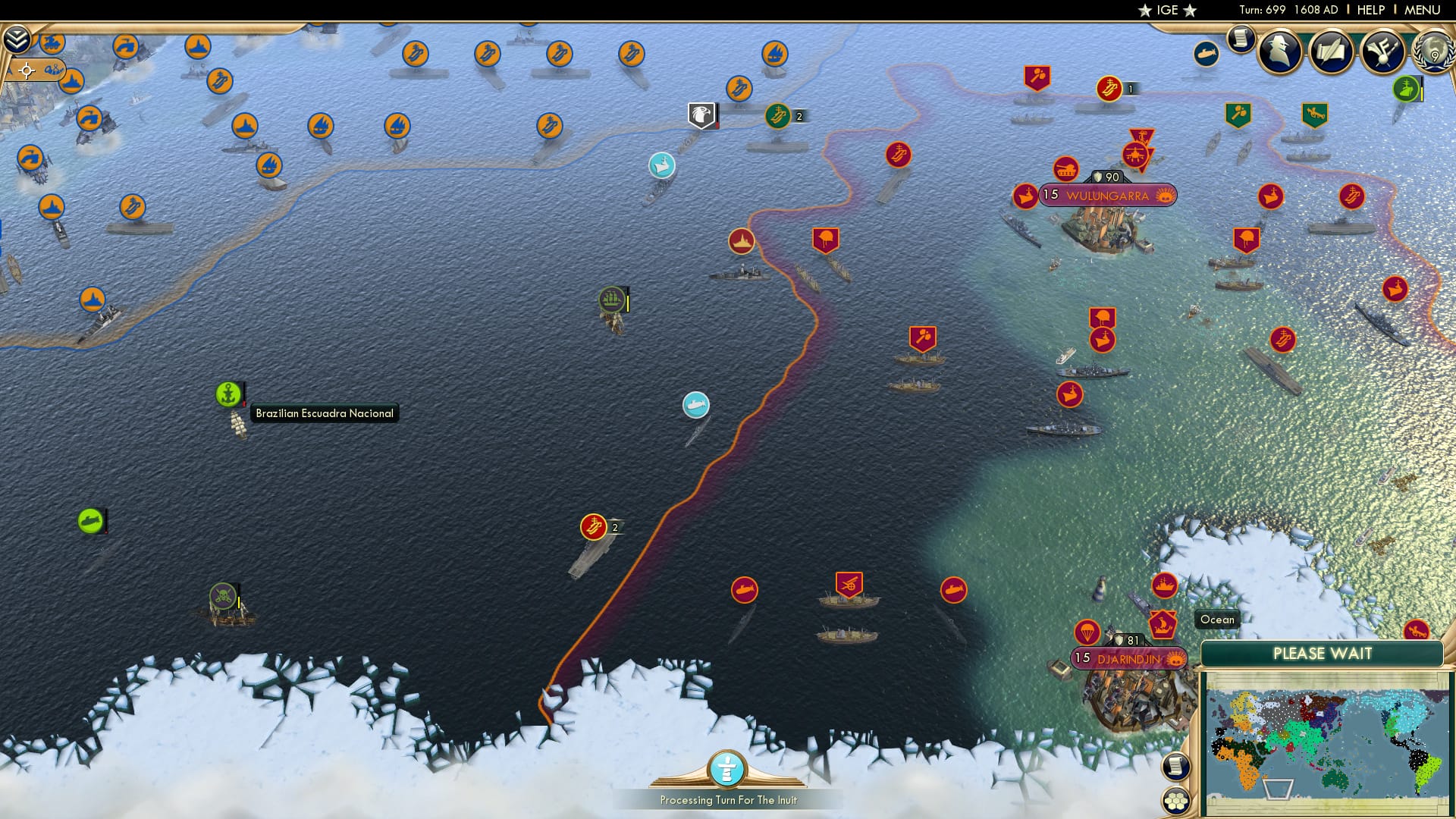
Task: Select the green carrier icon below the World Congress button
Action: [x=1404, y=89]
